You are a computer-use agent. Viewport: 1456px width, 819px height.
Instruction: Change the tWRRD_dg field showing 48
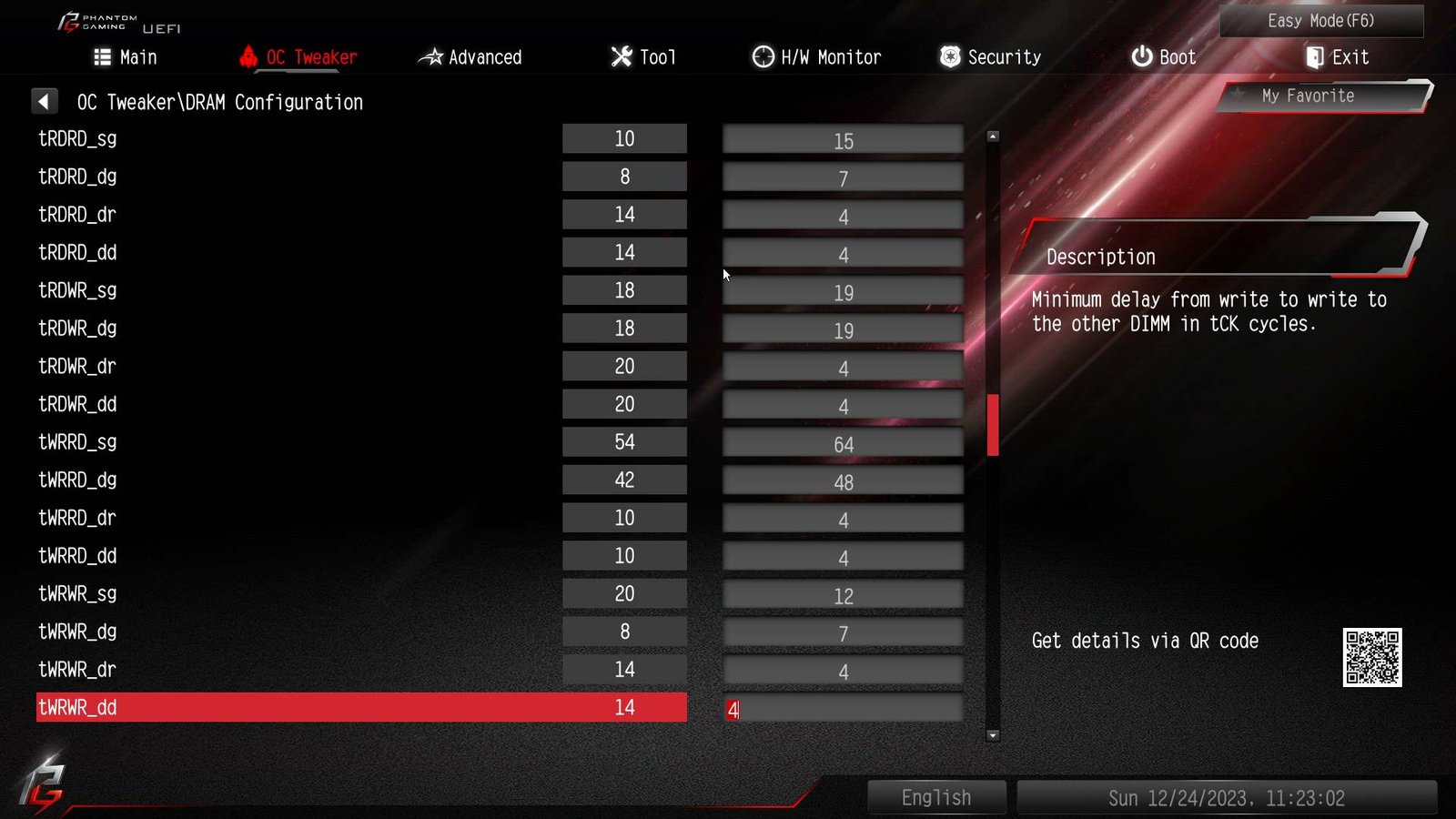843,482
